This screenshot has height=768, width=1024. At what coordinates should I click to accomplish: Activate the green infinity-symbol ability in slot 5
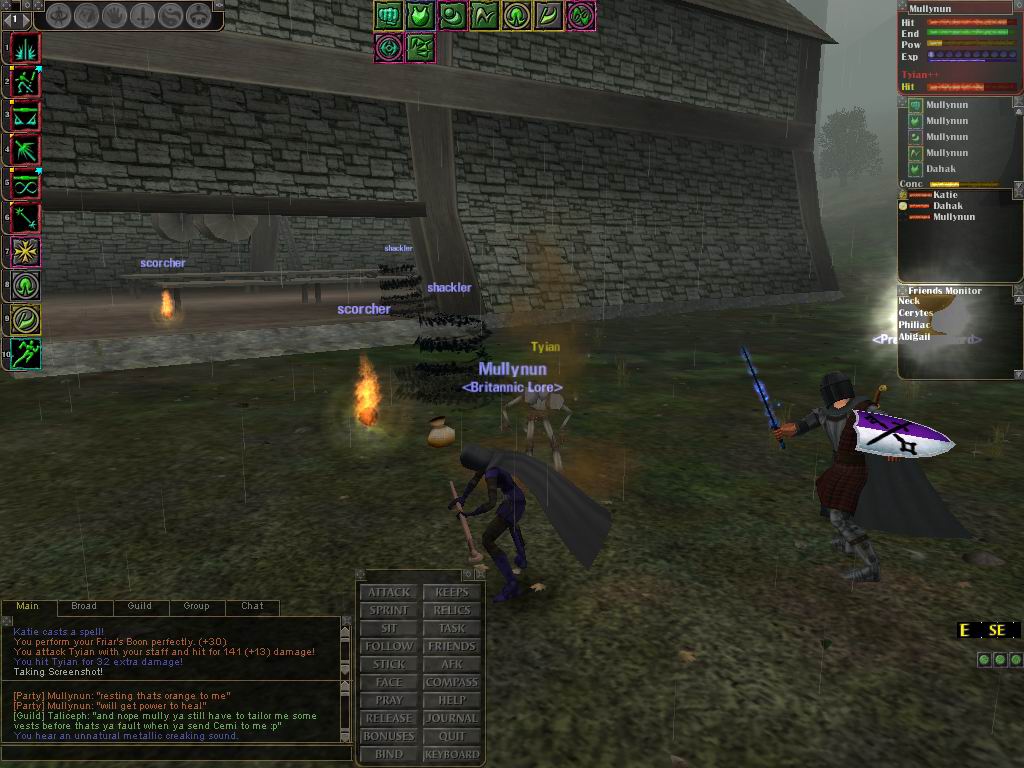26,183
